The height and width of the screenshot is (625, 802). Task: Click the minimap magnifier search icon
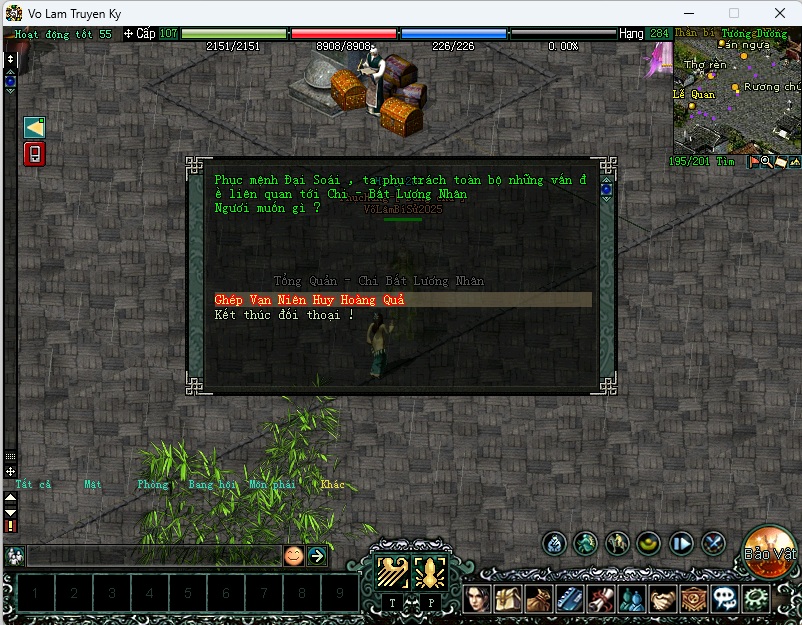click(x=767, y=162)
